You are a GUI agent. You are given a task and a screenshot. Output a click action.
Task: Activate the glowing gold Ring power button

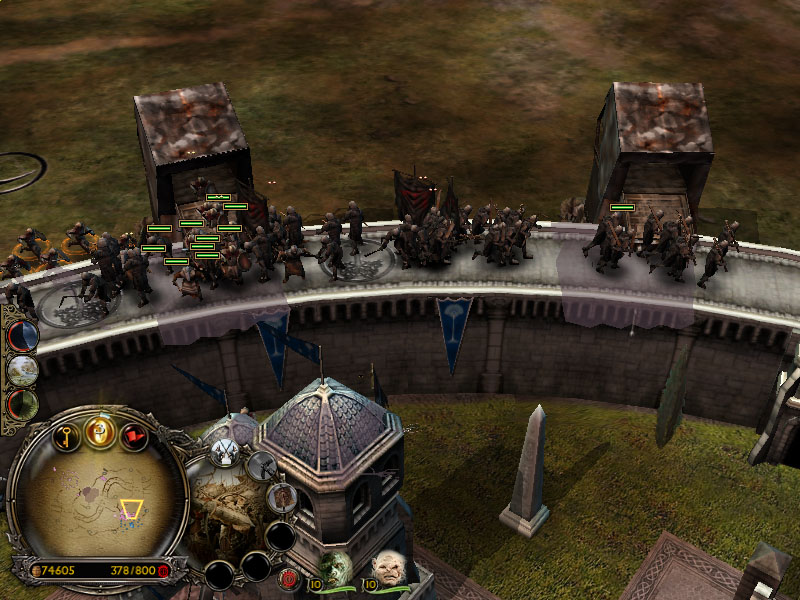coord(100,432)
